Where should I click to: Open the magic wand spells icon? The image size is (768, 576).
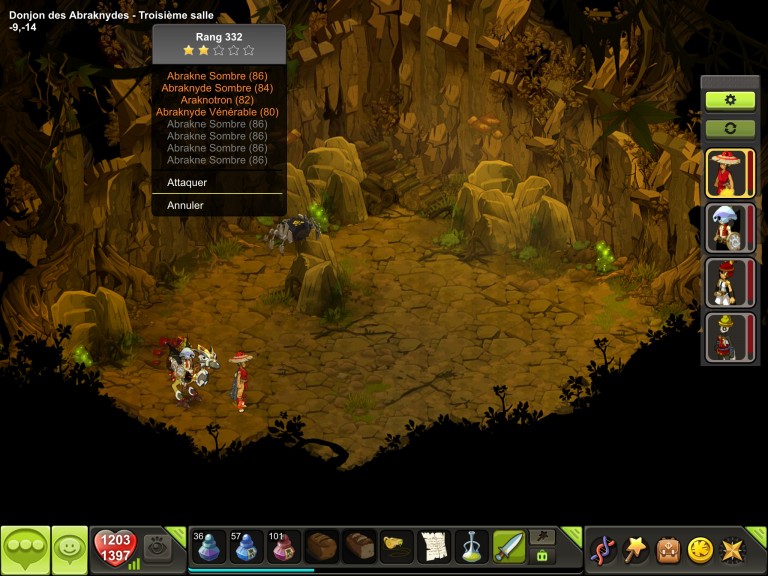coord(636,549)
